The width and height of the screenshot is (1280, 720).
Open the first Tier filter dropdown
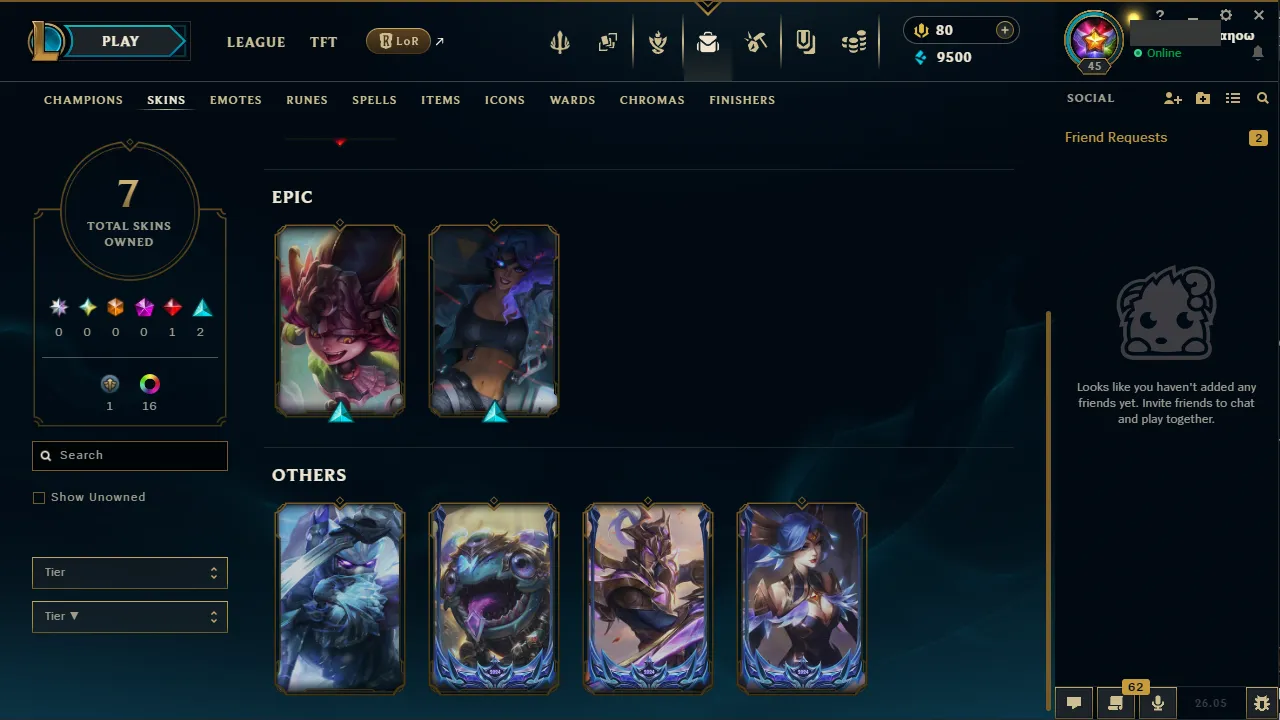pos(129,572)
